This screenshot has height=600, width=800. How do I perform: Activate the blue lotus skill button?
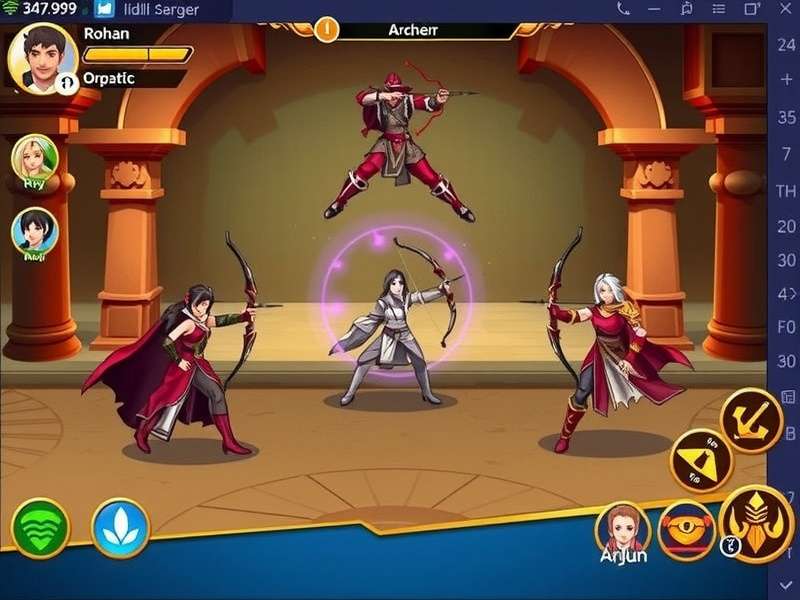pos(120,528)
